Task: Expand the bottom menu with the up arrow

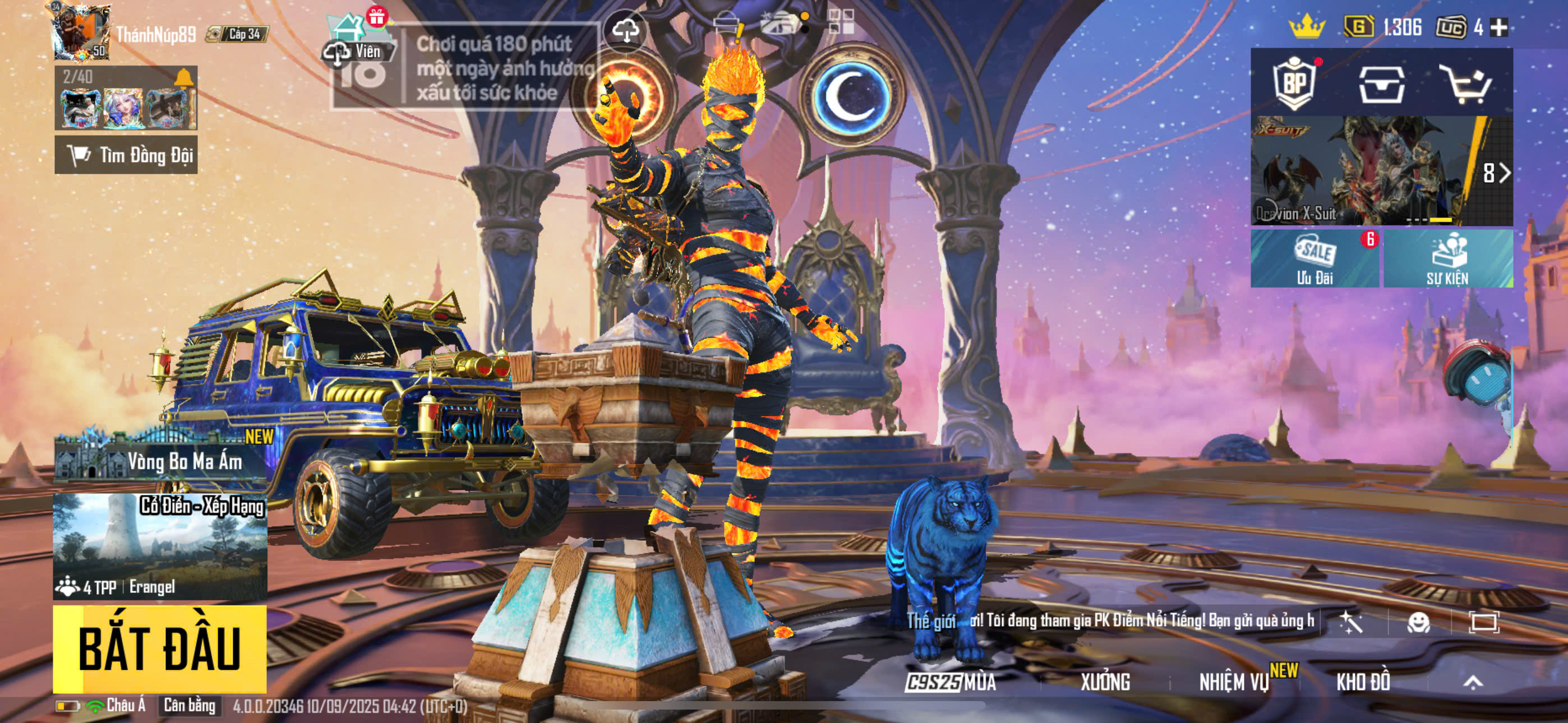Action: [x=1473, y=682]
